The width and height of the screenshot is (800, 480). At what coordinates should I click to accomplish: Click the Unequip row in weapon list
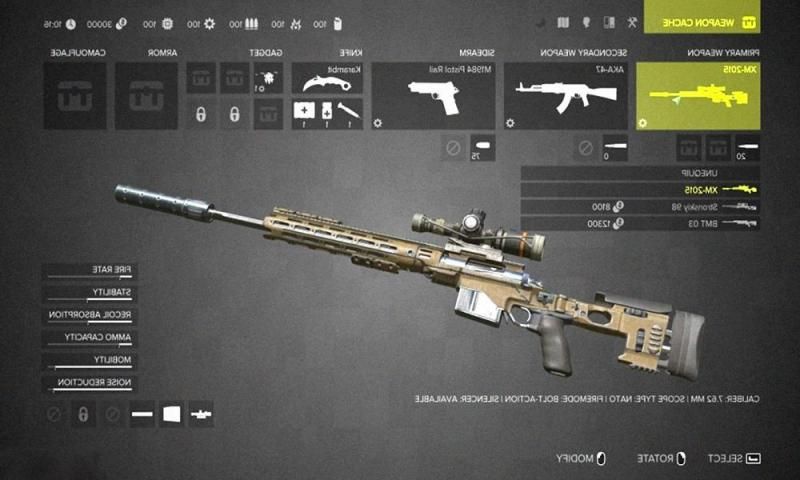(640, 172)
